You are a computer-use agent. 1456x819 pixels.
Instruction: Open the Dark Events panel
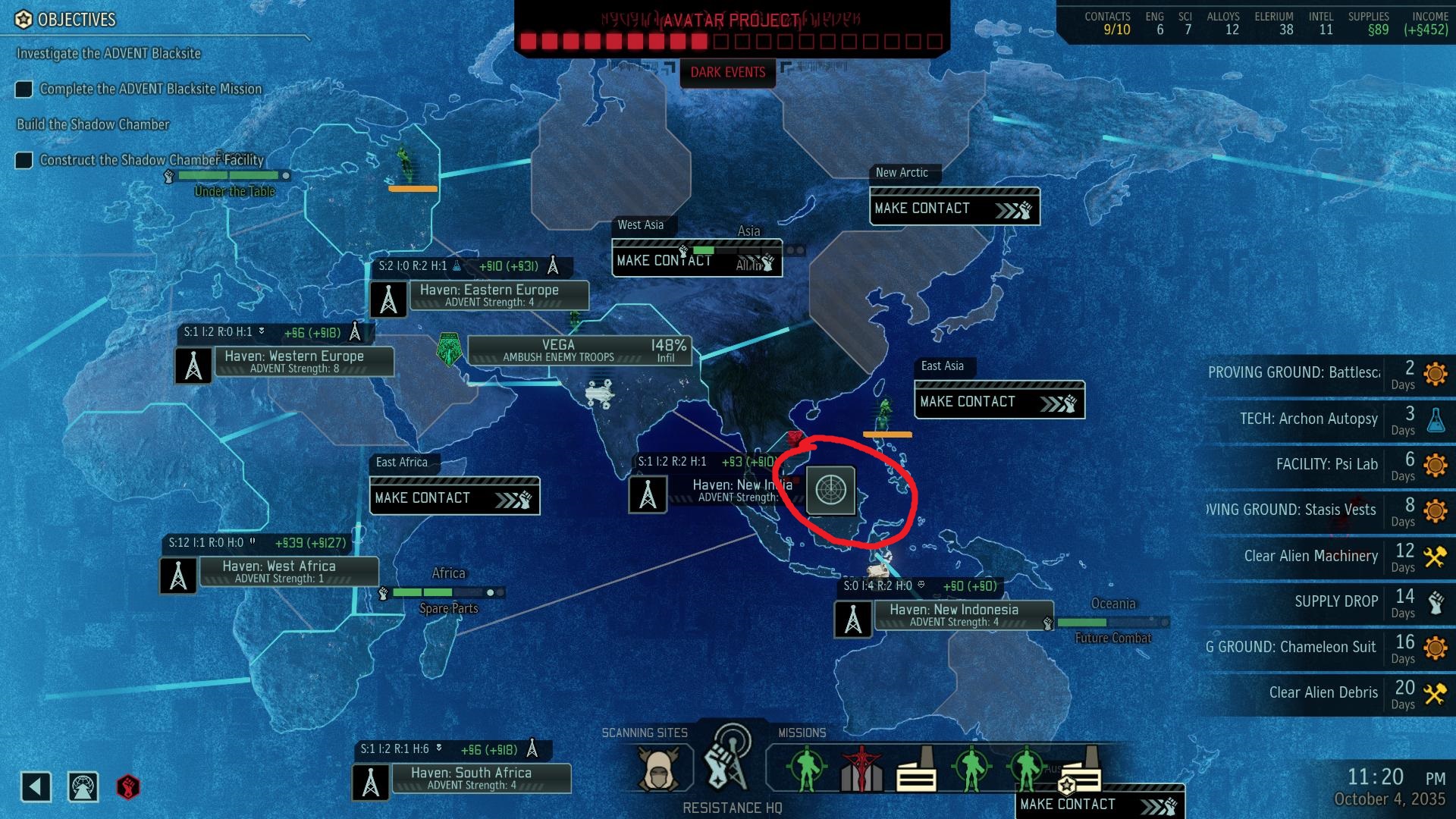click(x=727, y=73)
